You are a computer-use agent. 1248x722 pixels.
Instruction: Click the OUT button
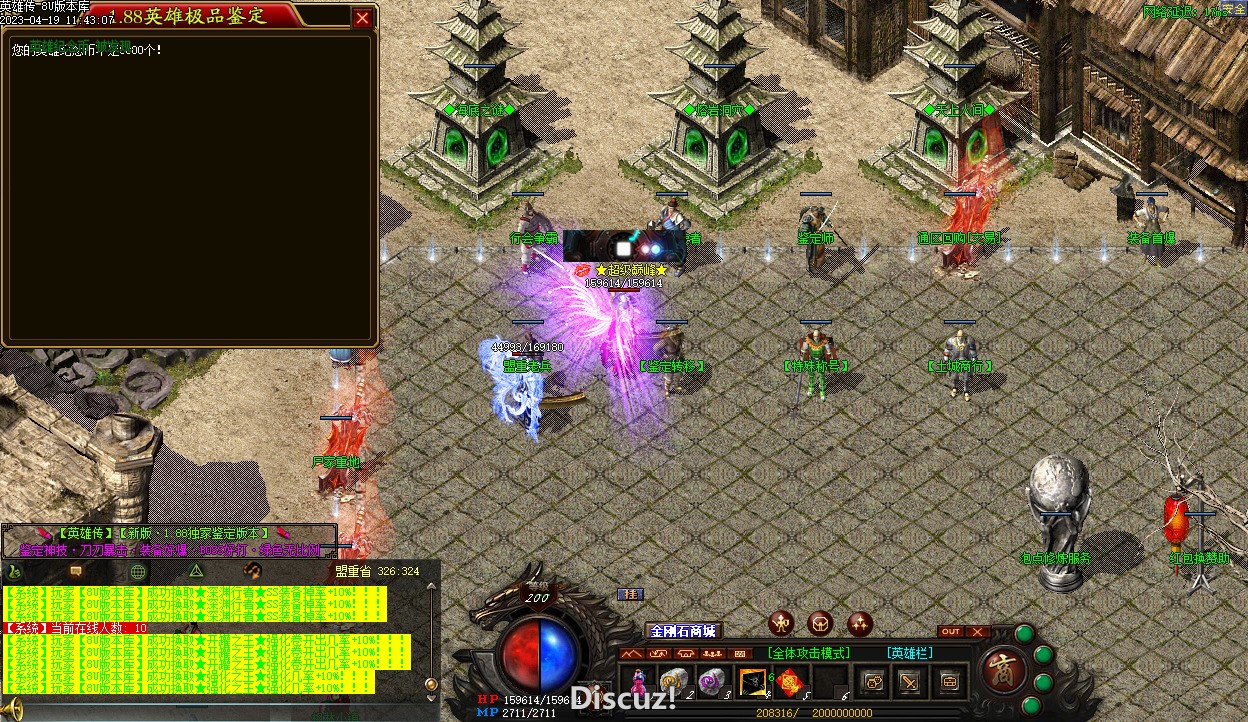[x=951, y=631]
